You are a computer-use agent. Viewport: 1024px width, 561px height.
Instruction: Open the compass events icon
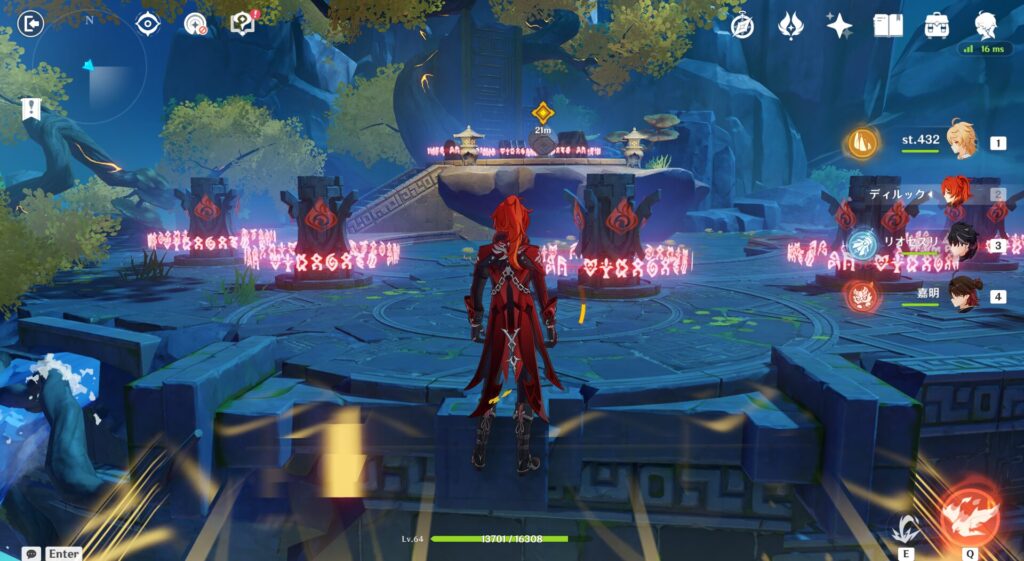742,26
